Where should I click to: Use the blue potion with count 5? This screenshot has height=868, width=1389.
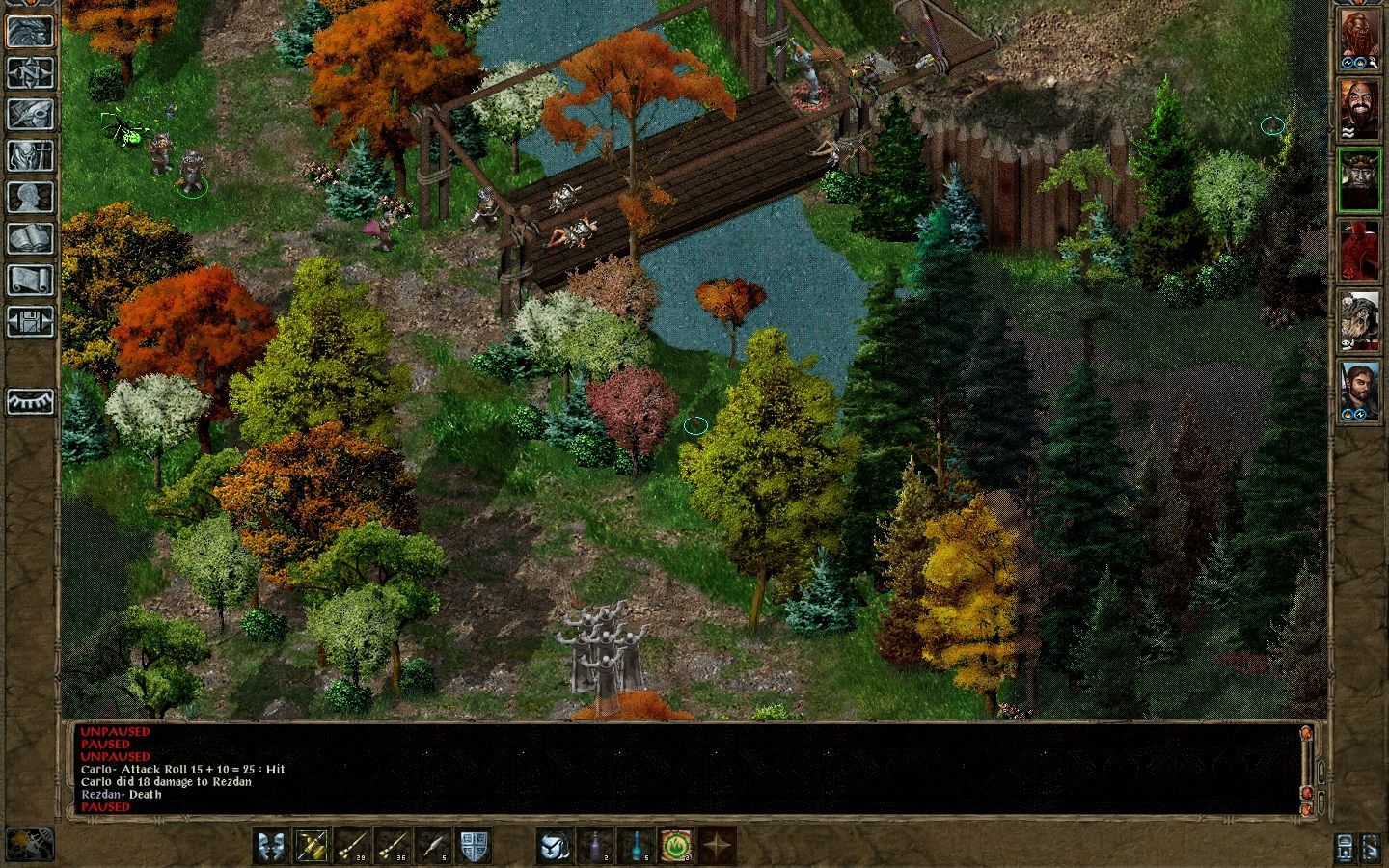636,846
